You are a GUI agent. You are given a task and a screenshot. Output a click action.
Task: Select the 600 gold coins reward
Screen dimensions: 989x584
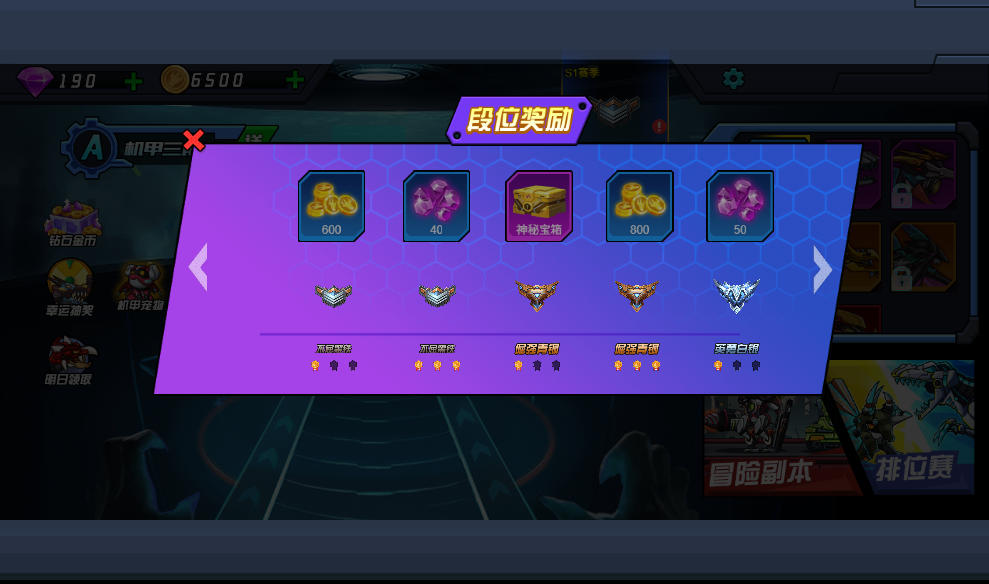tap(331, 206)
